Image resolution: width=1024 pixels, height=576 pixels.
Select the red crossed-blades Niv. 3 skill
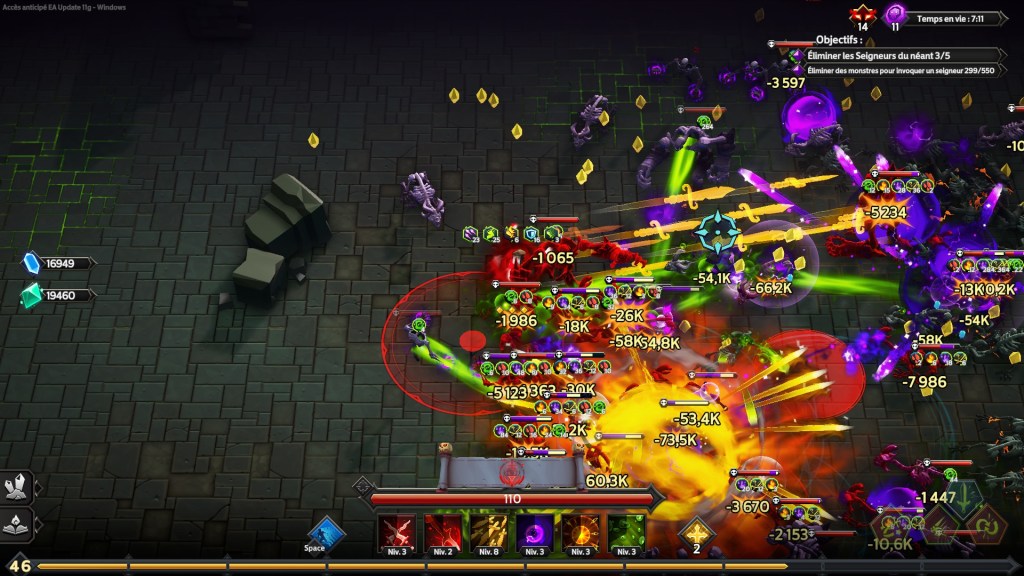pos(396,533)
